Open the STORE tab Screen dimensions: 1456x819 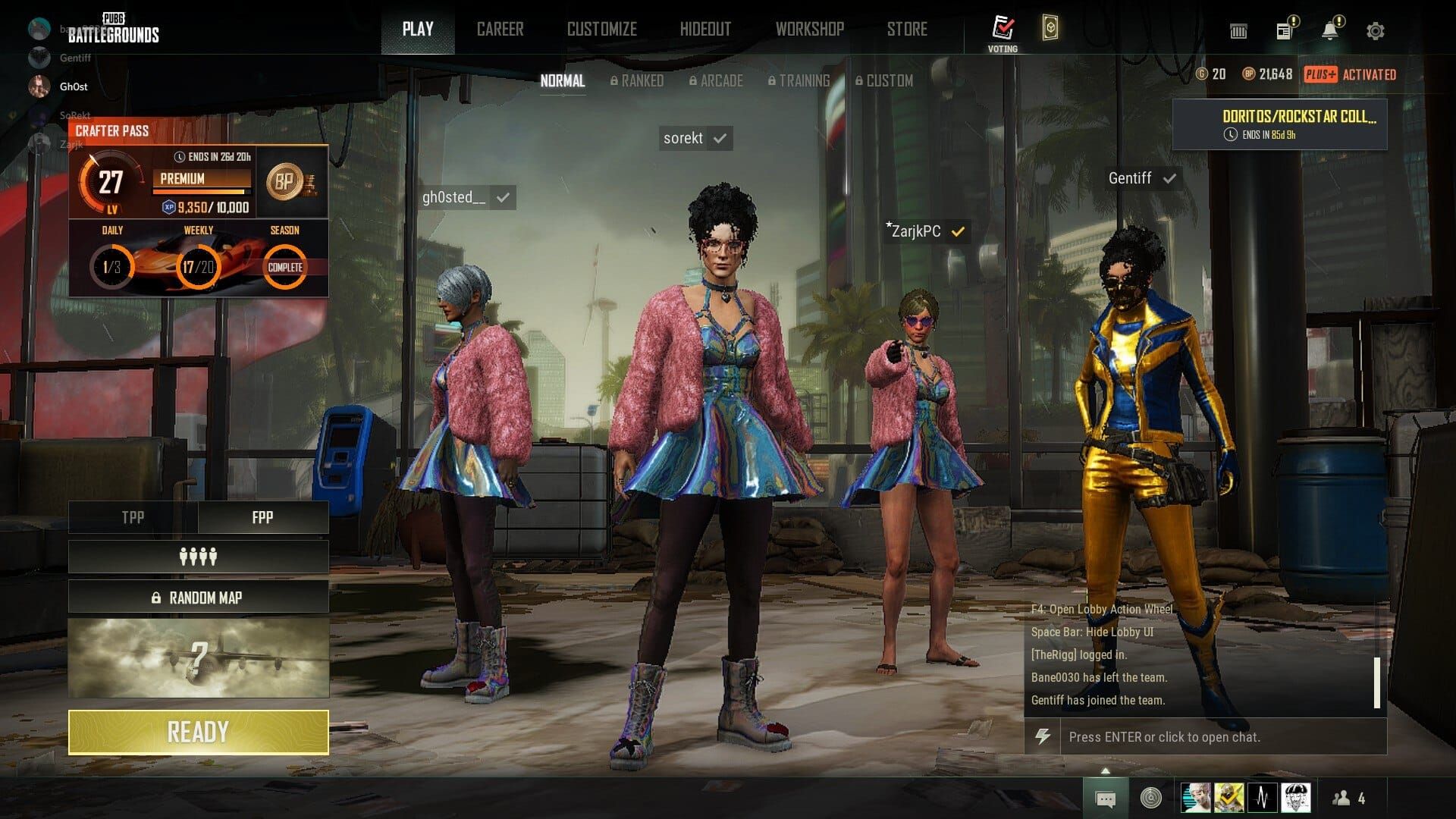pos(907,30)
